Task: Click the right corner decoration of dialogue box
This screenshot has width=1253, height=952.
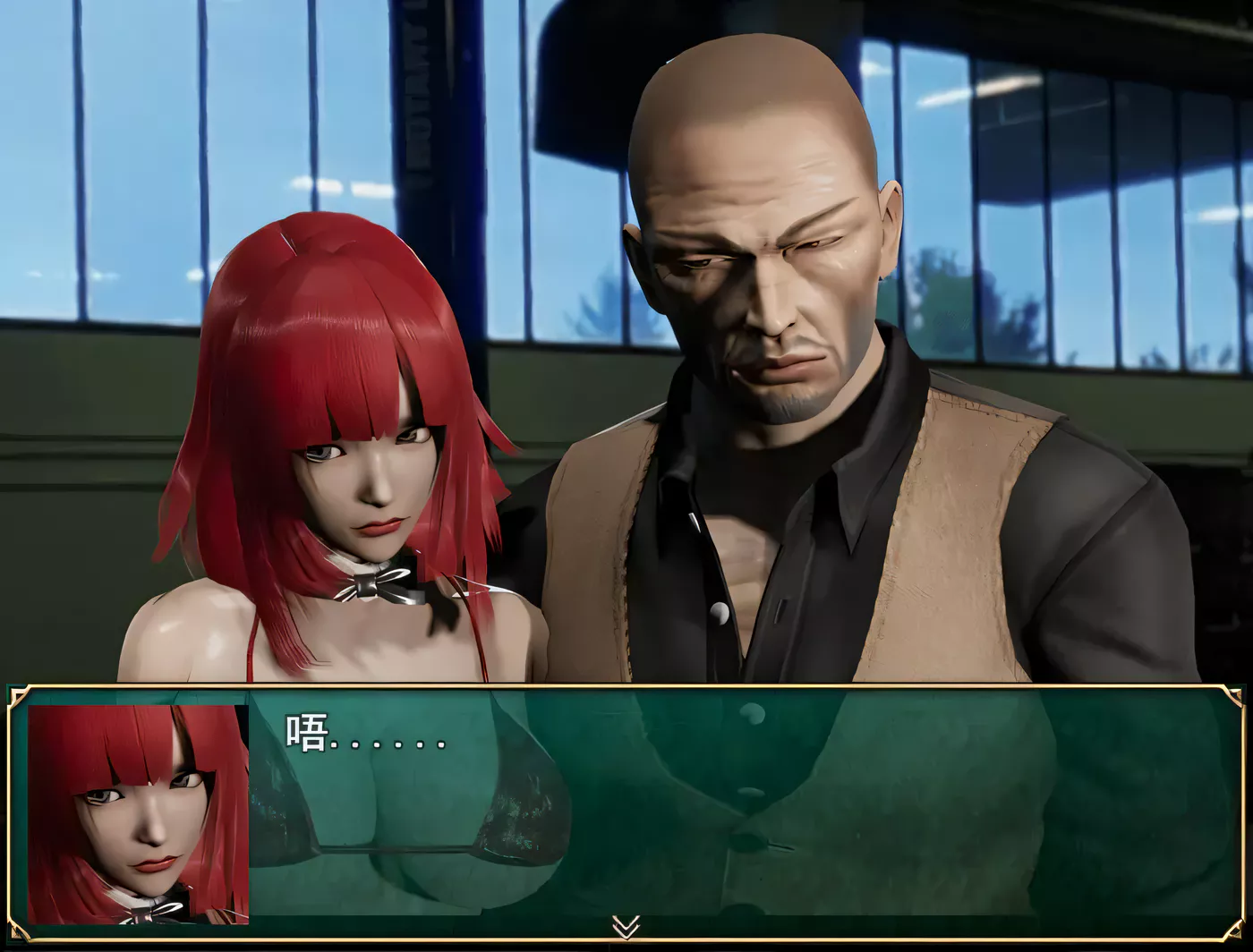Action: click(x=1232, y=693)
